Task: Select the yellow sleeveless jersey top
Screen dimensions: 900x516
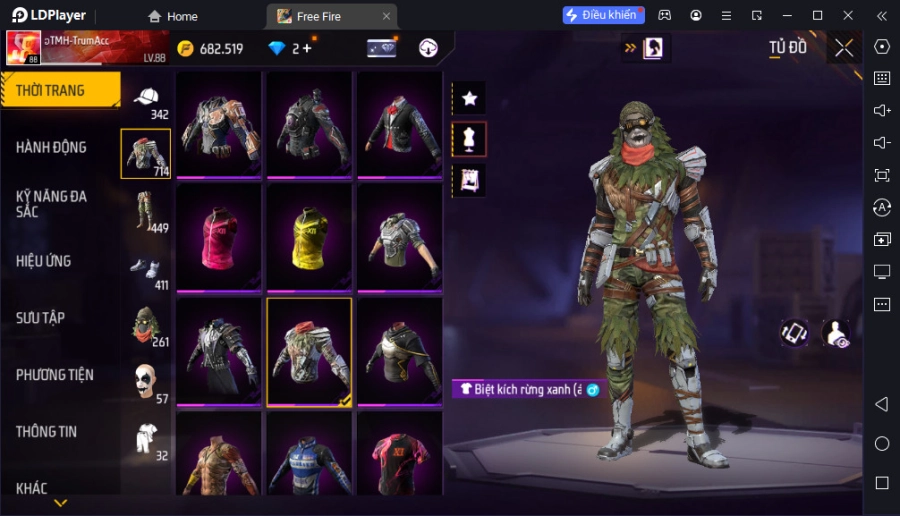Action: click(x=309, y=238)
